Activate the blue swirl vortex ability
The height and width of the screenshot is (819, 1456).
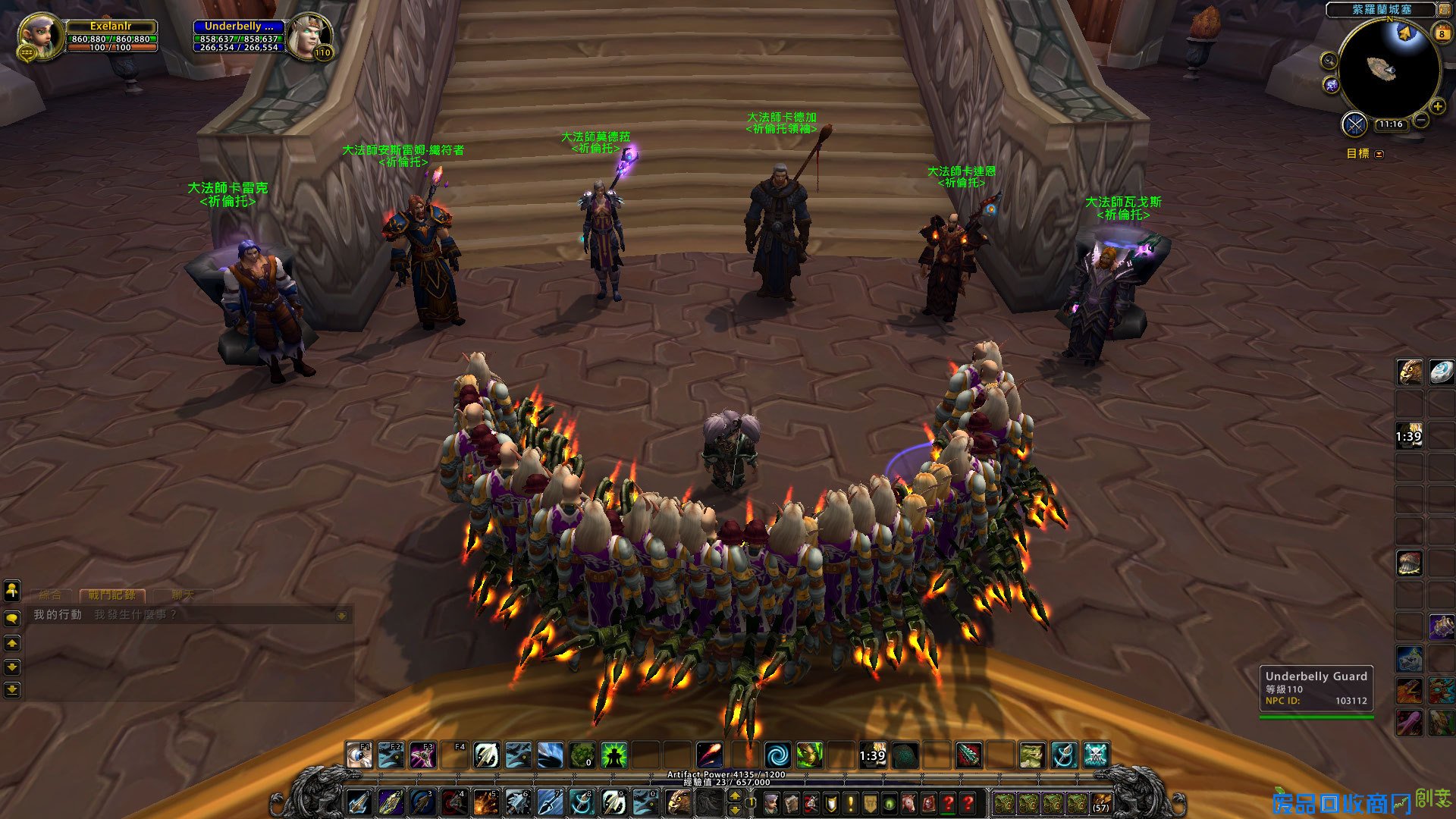[777, 755]
